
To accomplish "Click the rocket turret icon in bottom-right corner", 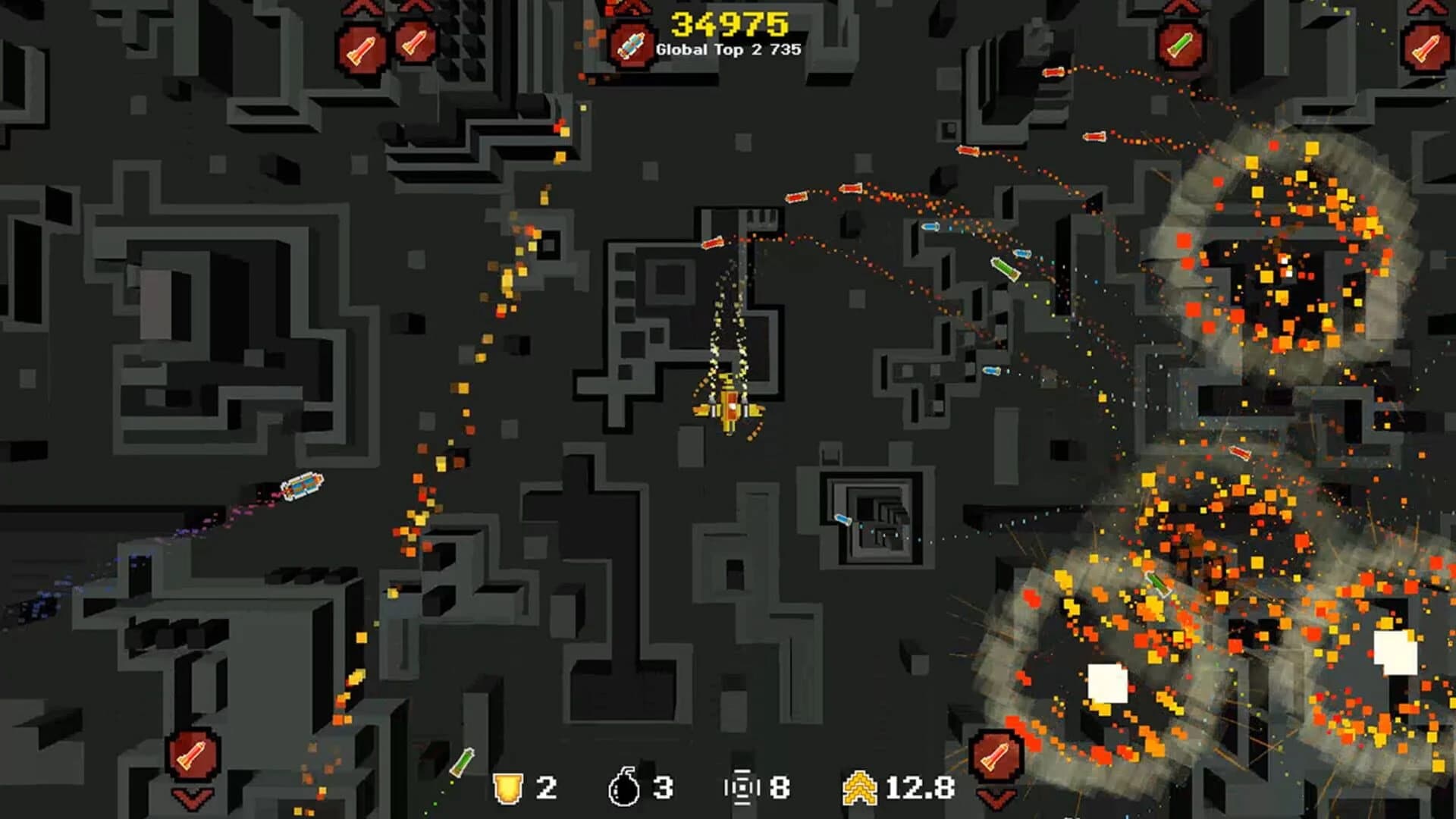I will (x=996, y=756).
